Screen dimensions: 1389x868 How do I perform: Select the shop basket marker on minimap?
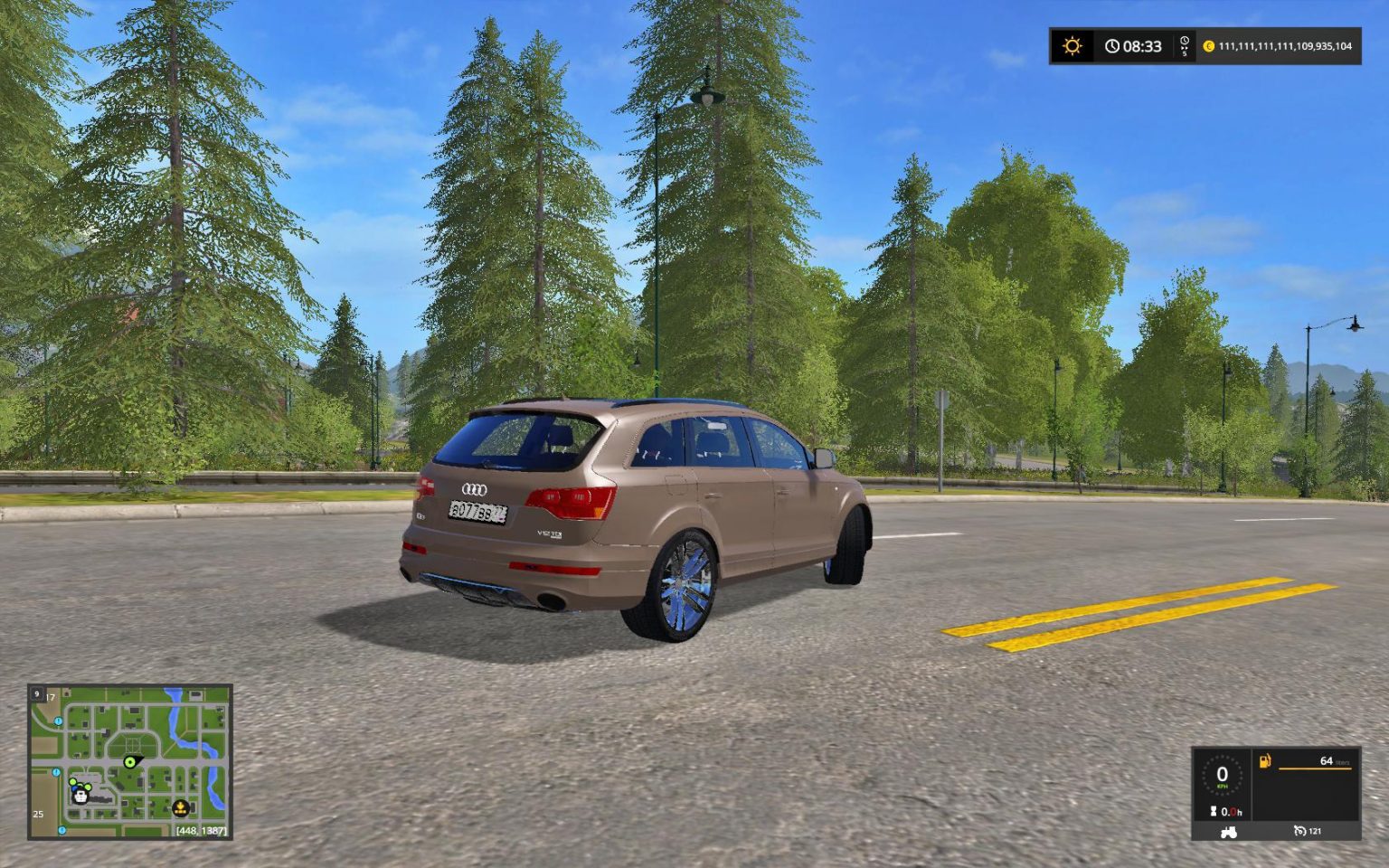(x=80, y=796)
